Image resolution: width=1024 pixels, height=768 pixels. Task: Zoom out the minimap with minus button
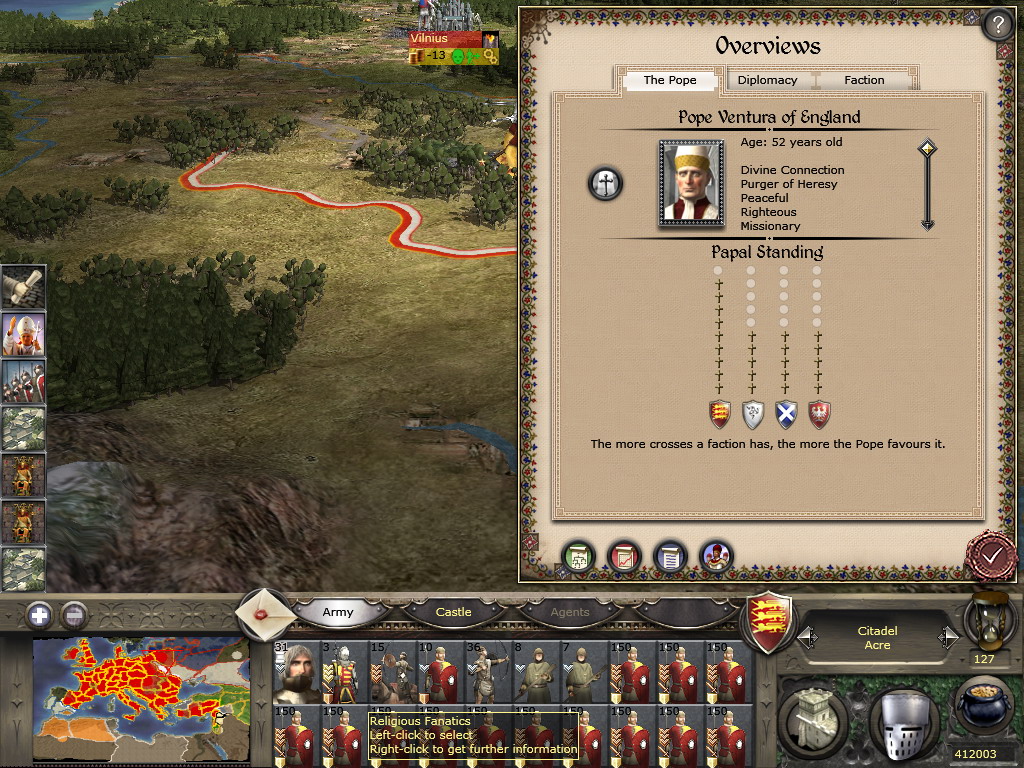[74, 615]
